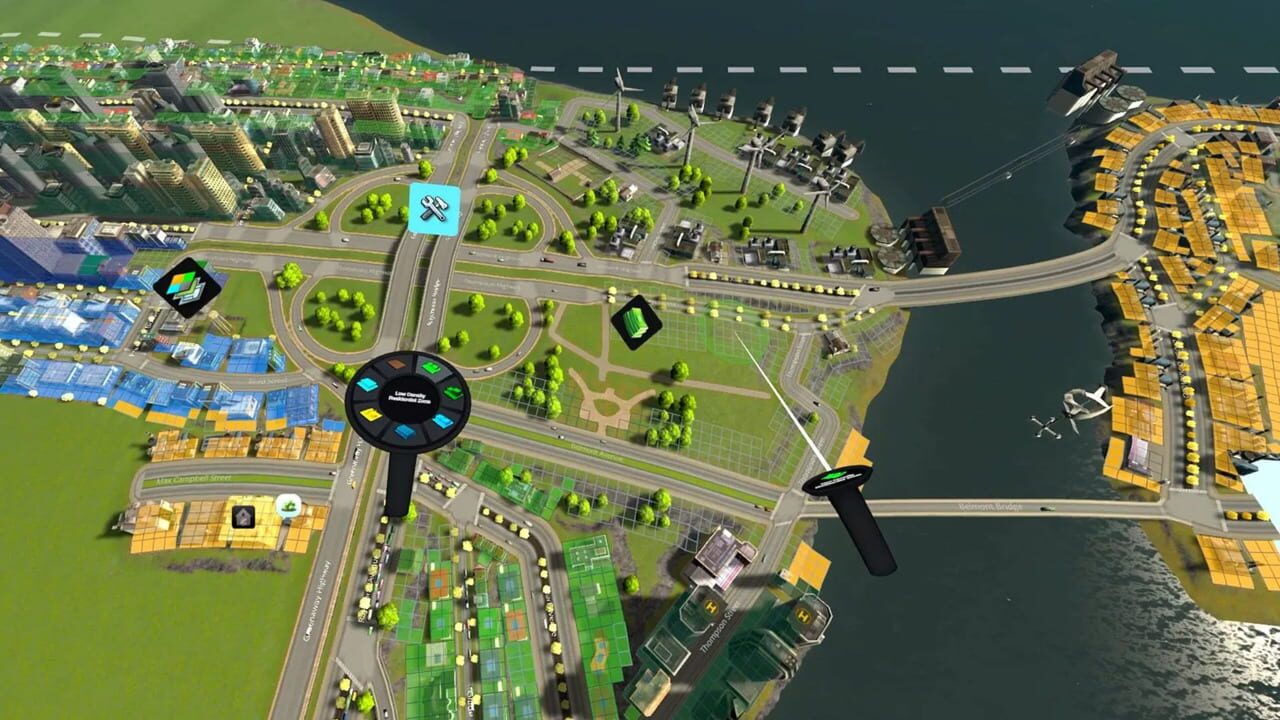Pick the brown De-zone segment on the wheel
1280x720 pixels.
(395, 363)
